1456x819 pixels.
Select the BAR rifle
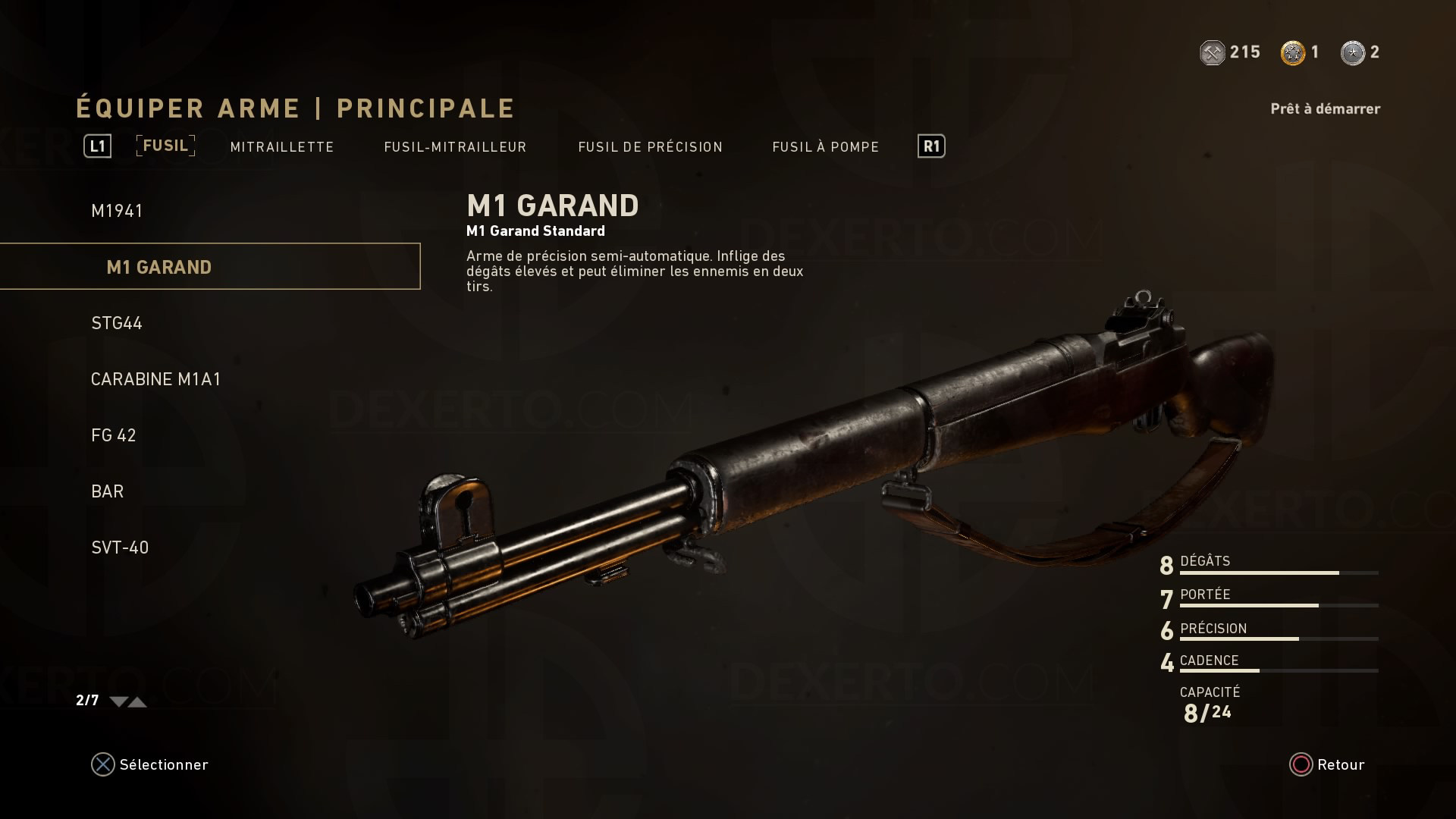click(x=106, y=491)
